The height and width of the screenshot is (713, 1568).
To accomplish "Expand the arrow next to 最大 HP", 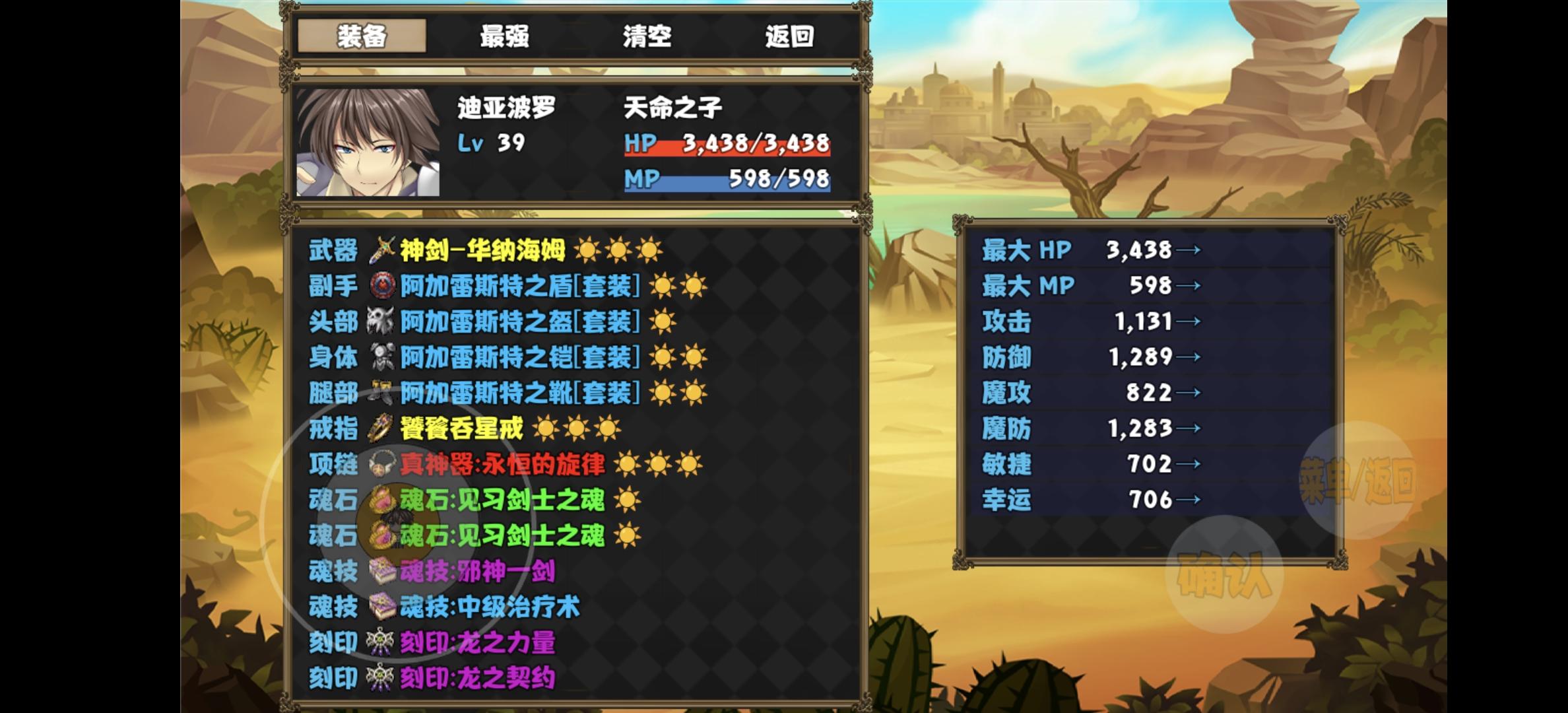I will 1190,250.
